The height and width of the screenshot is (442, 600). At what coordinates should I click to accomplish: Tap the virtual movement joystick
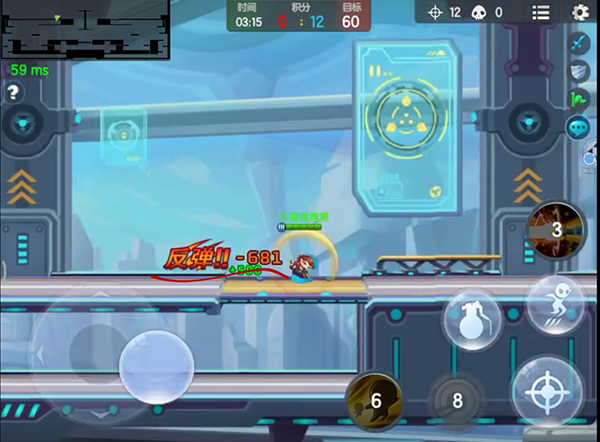(155, 367)
